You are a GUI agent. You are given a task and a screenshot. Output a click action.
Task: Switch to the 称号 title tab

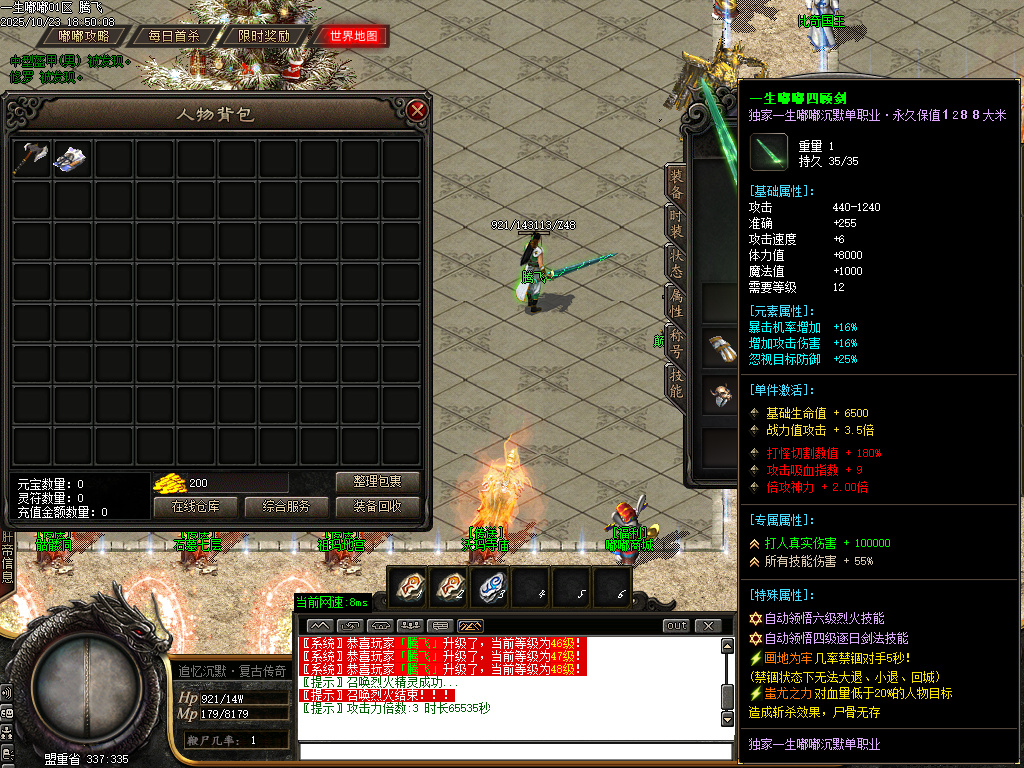677,343
